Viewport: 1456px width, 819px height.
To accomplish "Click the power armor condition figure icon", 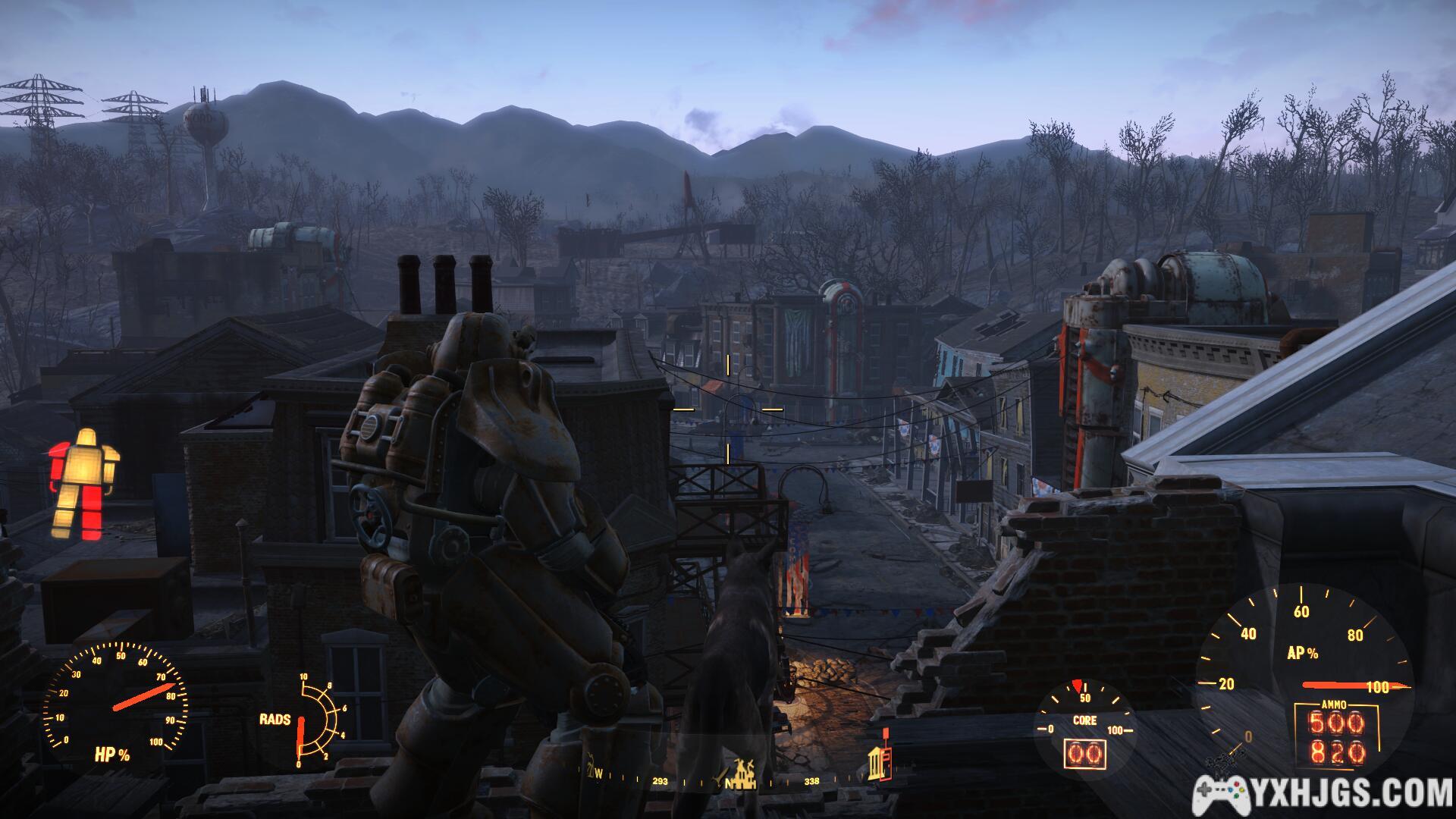I will [83, 484].
